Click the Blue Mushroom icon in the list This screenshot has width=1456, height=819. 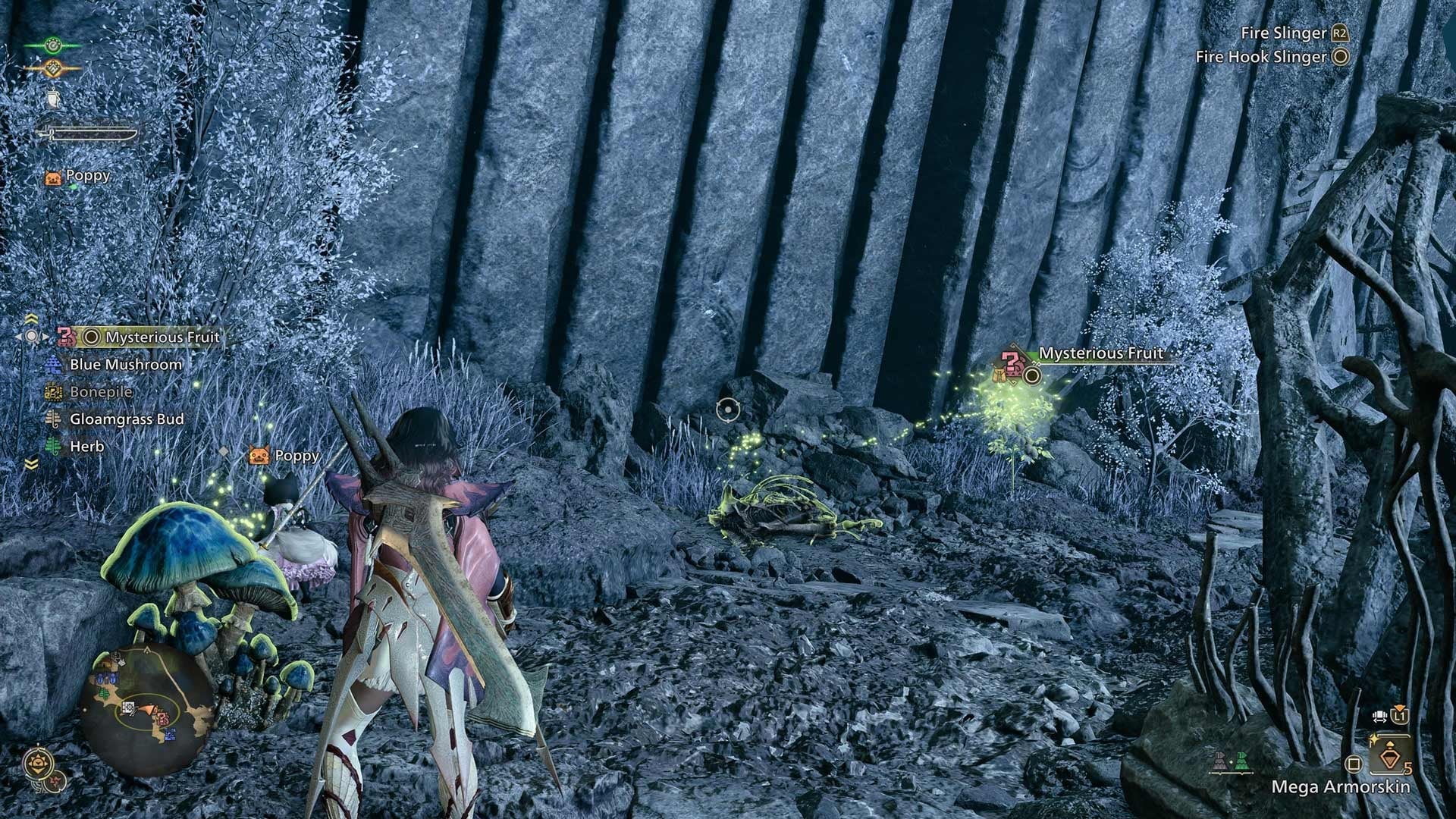tap(55, 364)
